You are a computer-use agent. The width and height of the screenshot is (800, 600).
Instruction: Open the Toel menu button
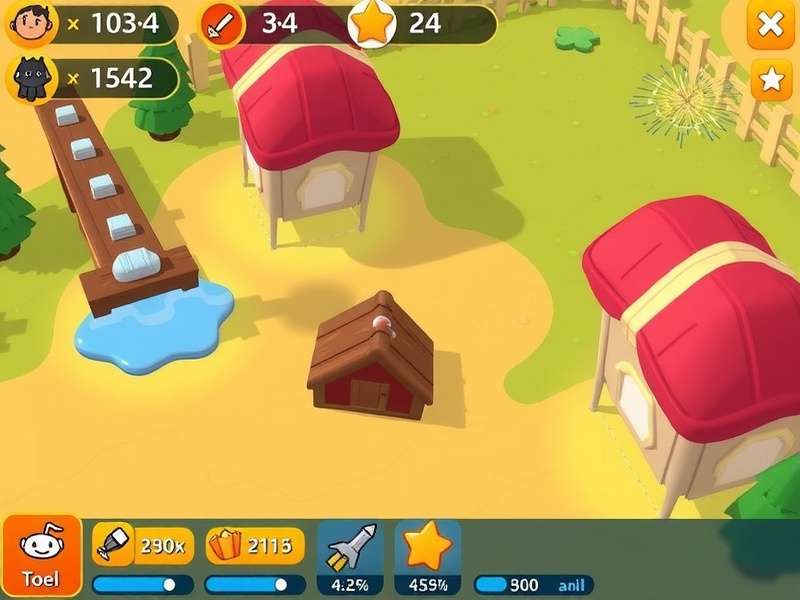click(41, 555)
